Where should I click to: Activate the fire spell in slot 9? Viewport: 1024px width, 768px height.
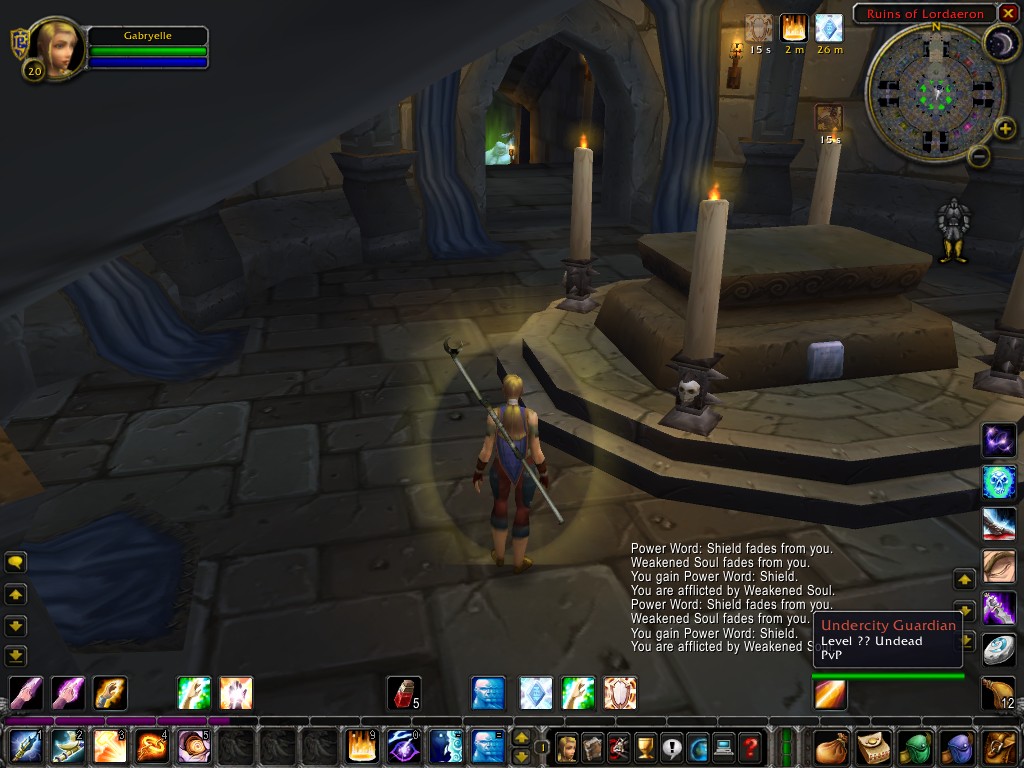pos(361,746)
